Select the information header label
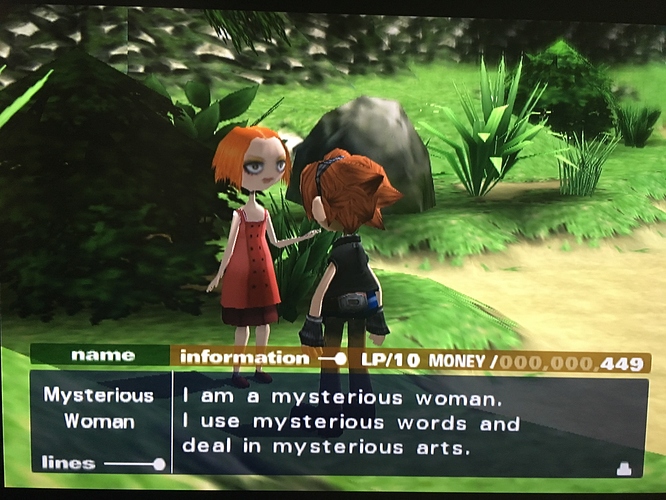 245,357
